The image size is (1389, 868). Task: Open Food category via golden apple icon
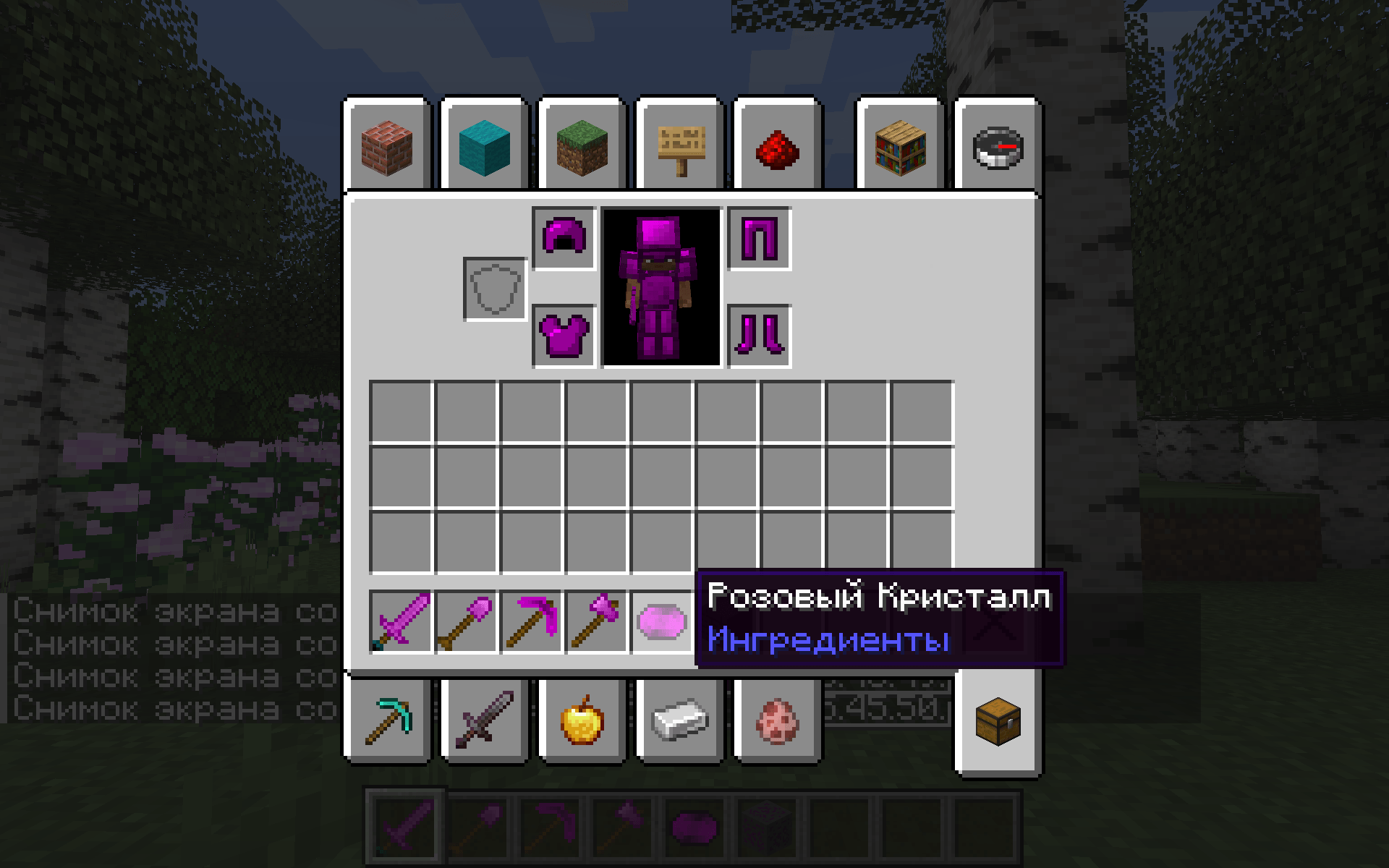coord(582,723)
